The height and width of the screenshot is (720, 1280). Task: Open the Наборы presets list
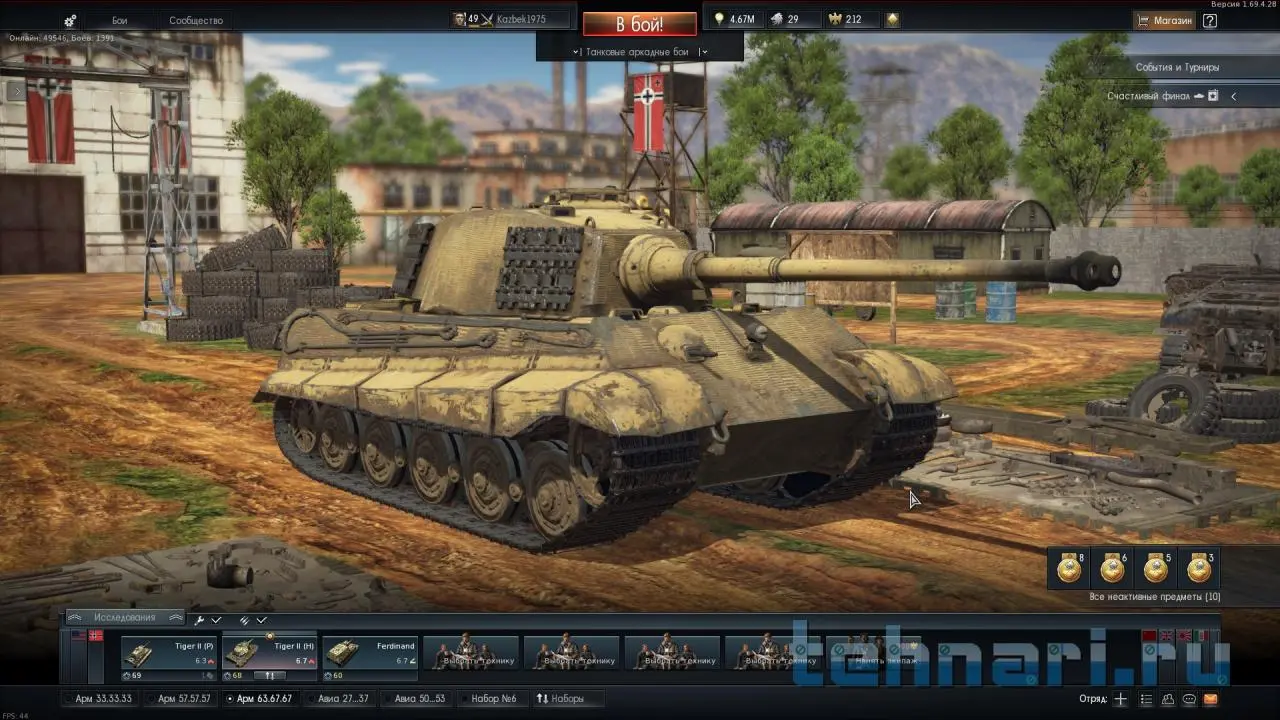[561, 698]
